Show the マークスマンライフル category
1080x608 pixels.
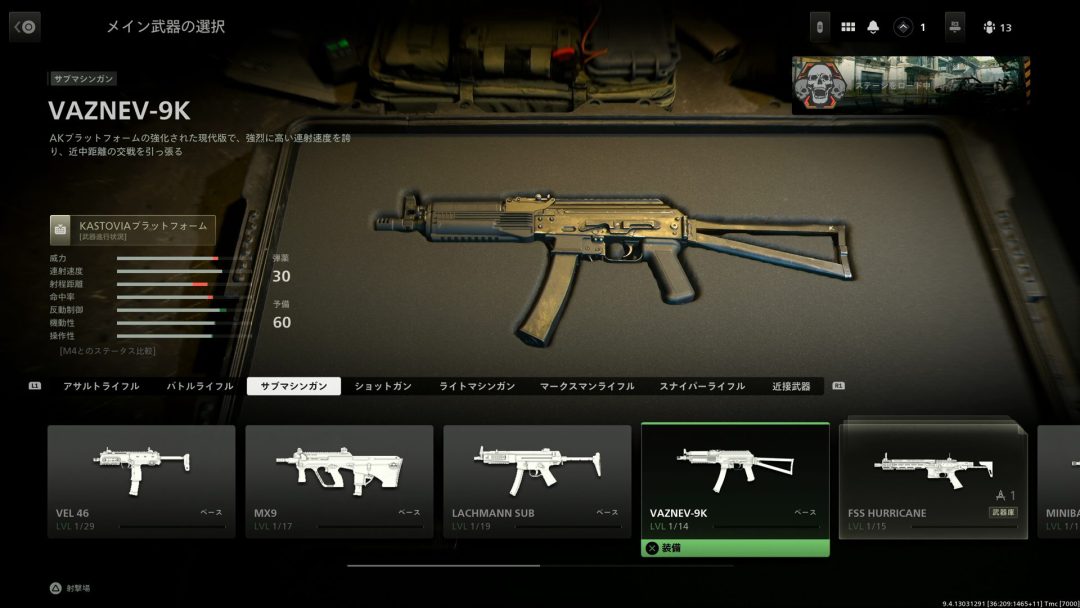586,386
